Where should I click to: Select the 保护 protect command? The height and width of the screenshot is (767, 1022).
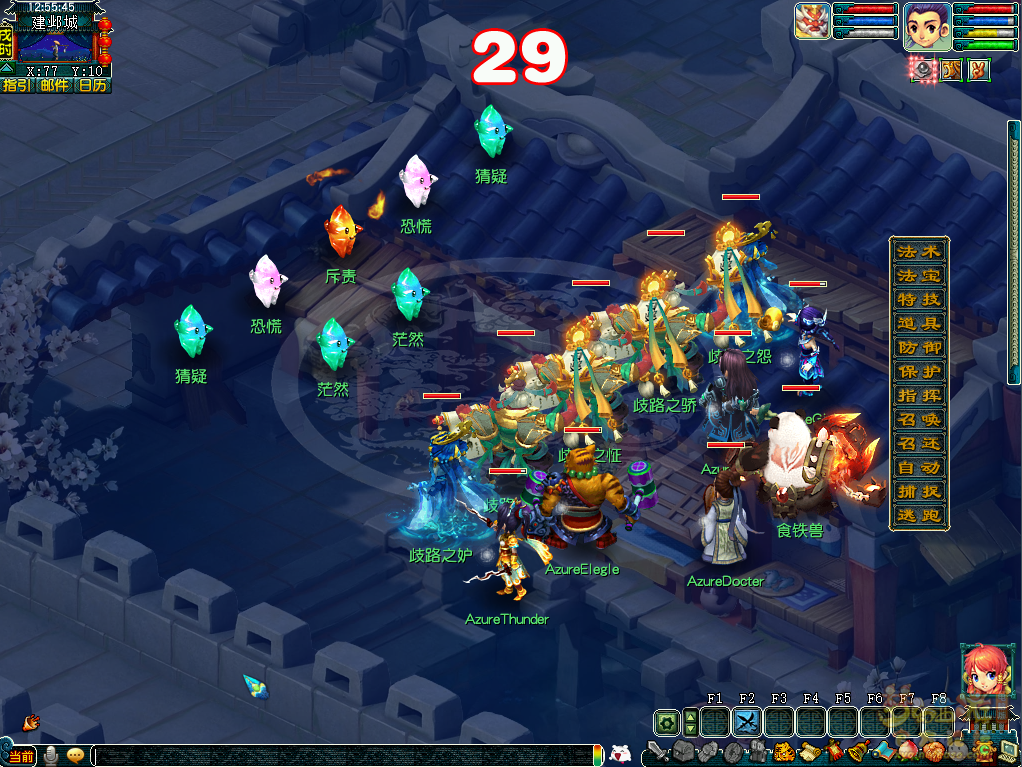click(918, 372)
